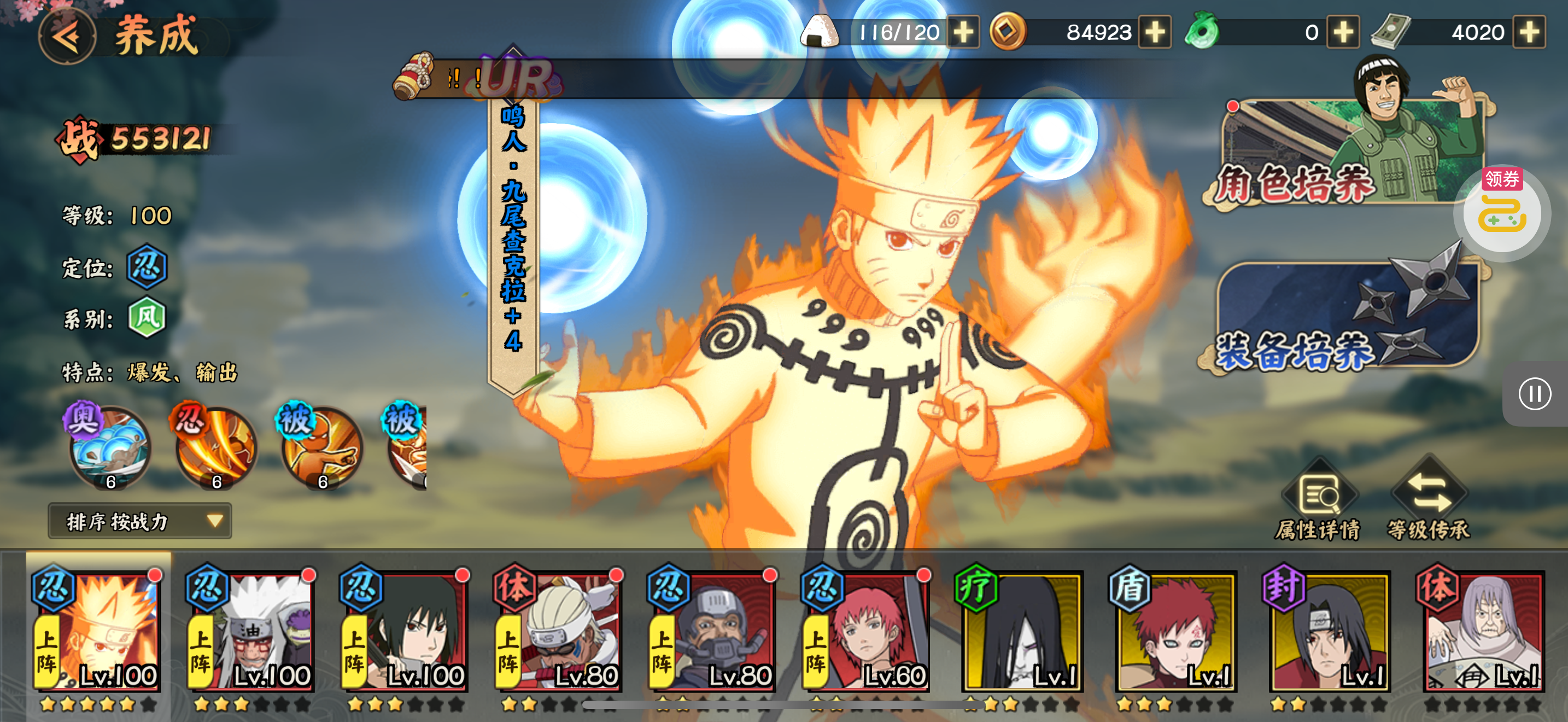Viewport: 1568px width, 722px height.
Task: Add stamina with the rice ball plus
Action: coord(963,32)
